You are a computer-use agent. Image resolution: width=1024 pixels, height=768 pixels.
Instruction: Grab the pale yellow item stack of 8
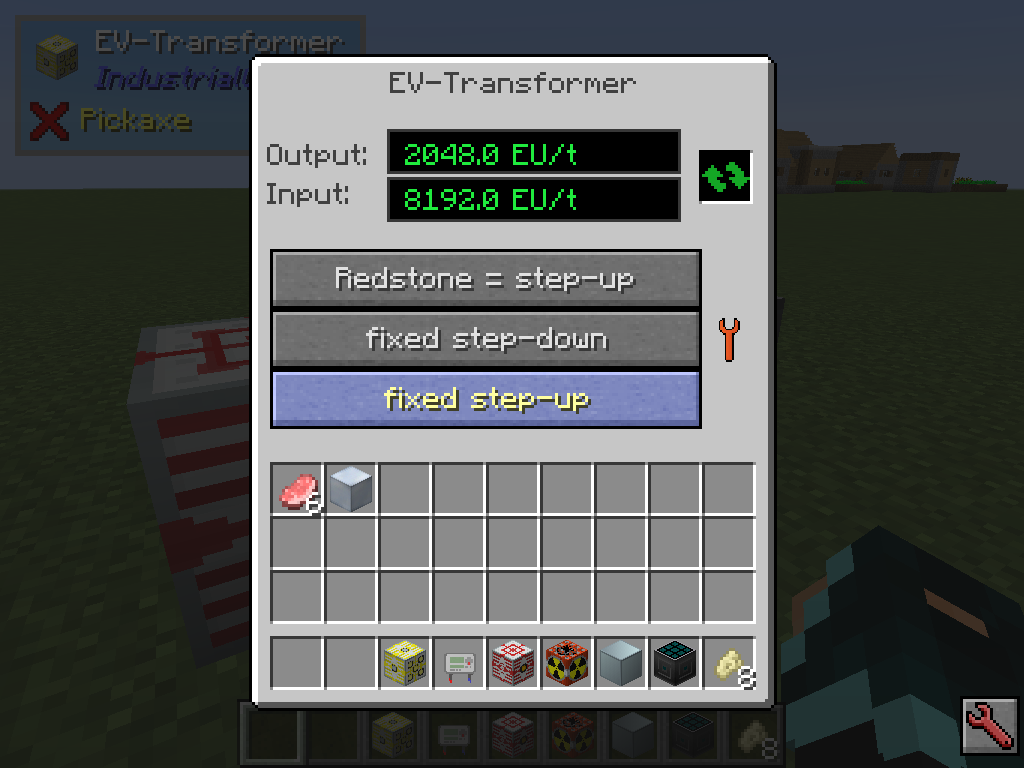click(730, 663)
